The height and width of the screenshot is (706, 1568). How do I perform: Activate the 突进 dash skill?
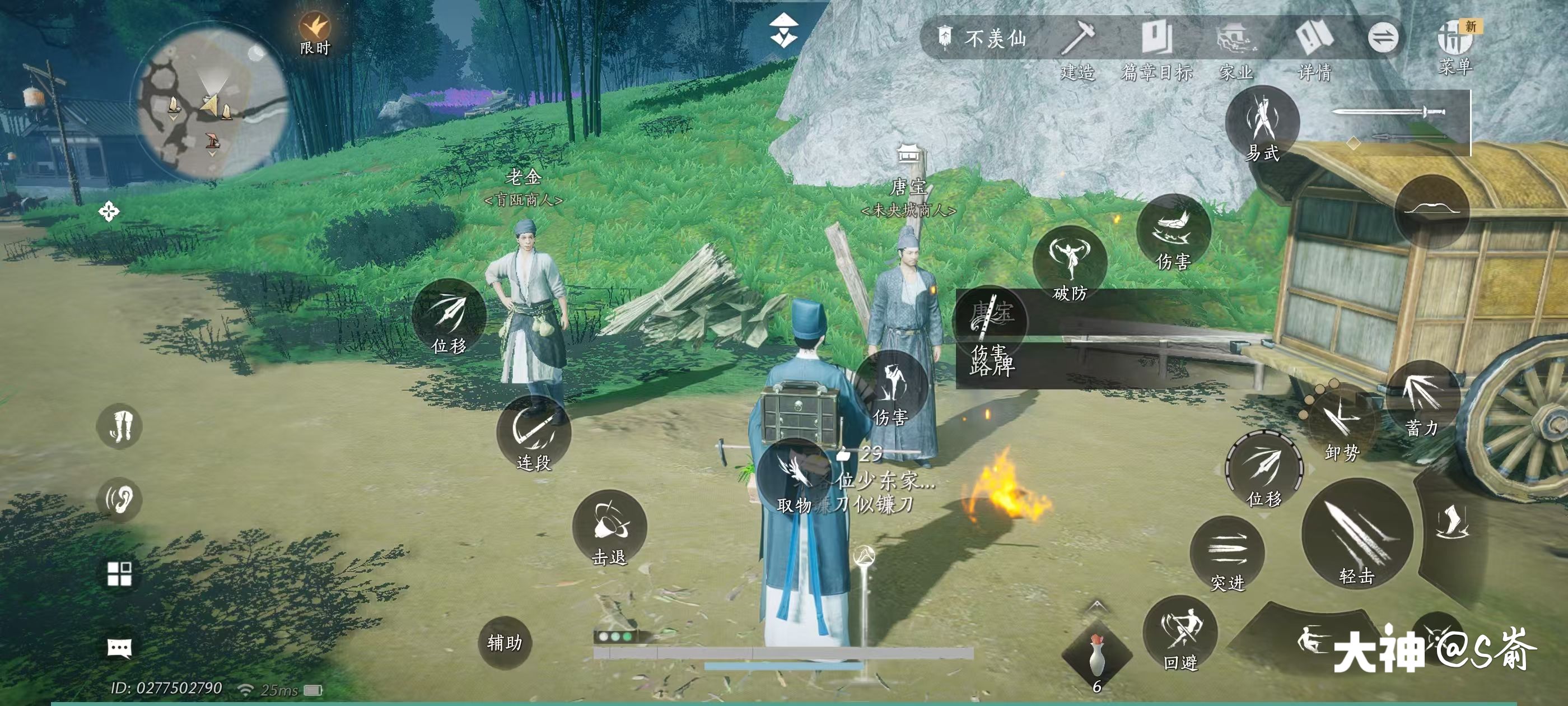(1226, 553)
